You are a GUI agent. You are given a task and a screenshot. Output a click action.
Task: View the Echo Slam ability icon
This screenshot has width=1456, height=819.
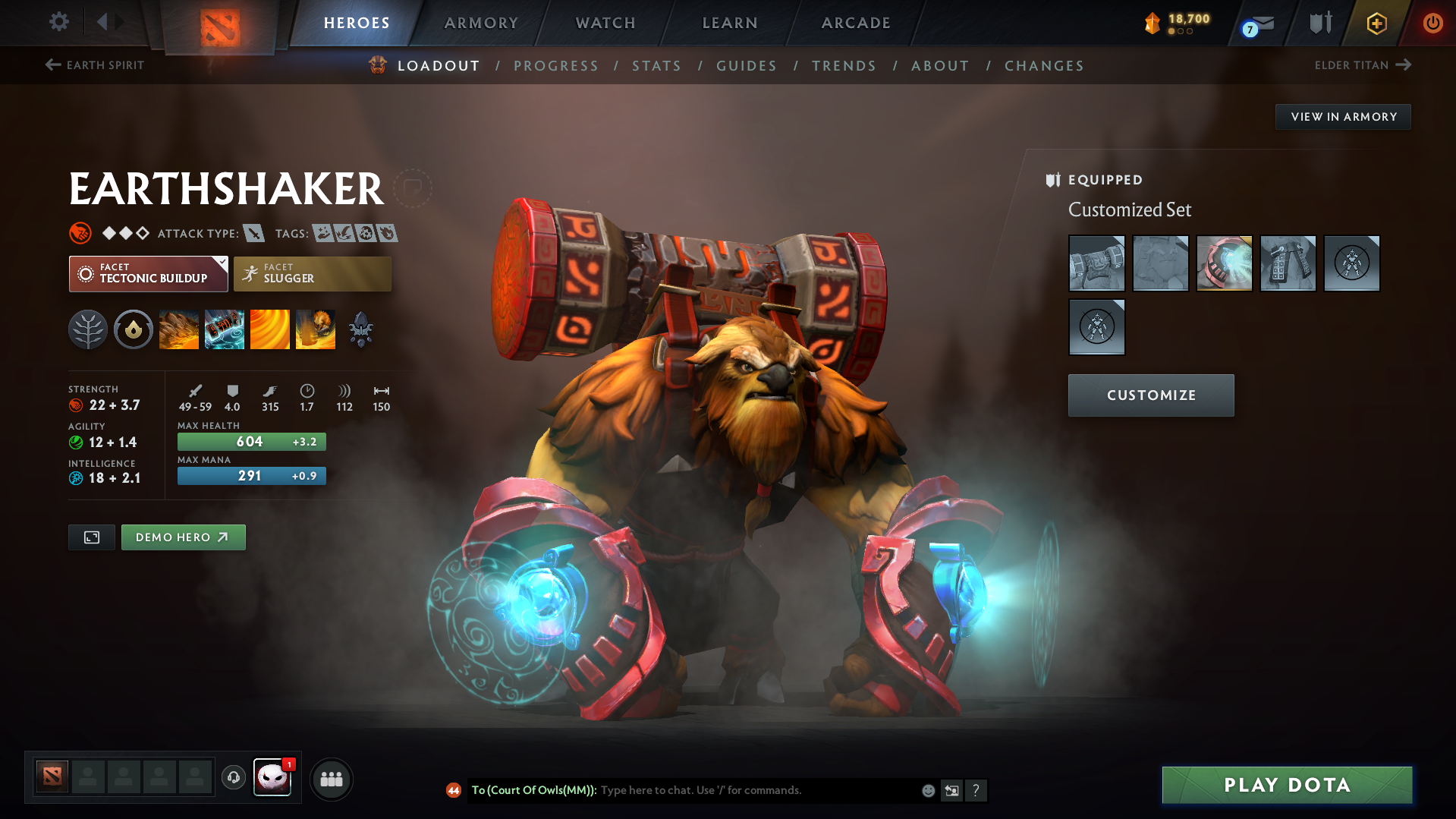(316, 329)
